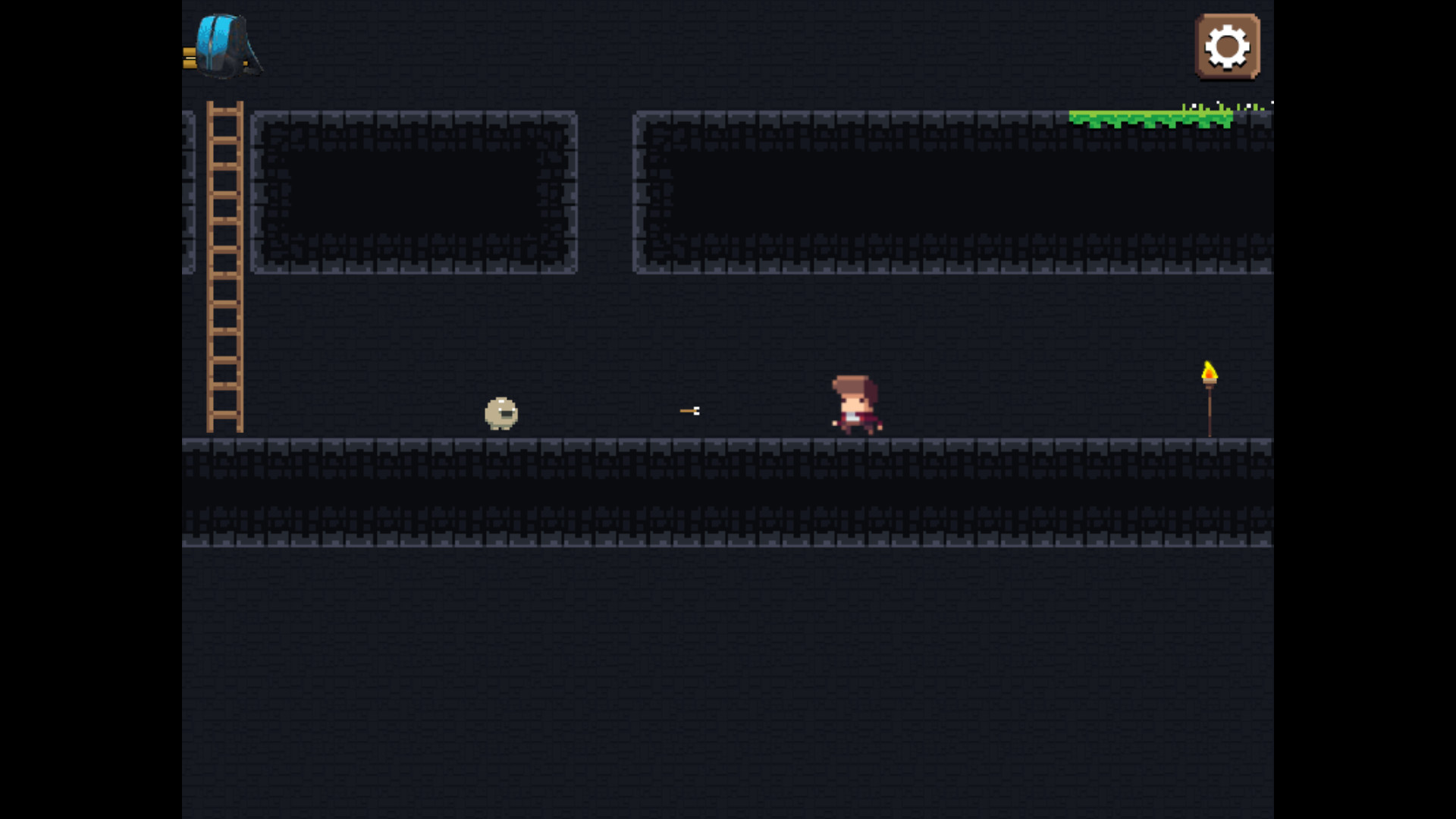Screen dimensions: 1456x819
Task: Click the yellow tool beside the backpack
Action: (188, 58)
